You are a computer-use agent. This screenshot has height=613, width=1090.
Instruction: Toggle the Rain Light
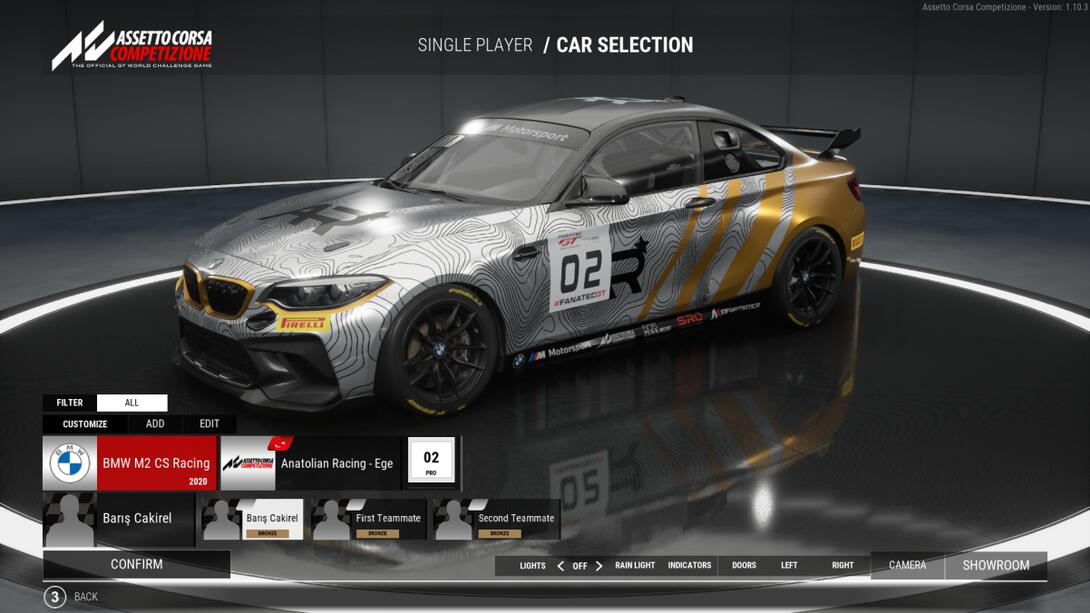(x=635, y=566)
